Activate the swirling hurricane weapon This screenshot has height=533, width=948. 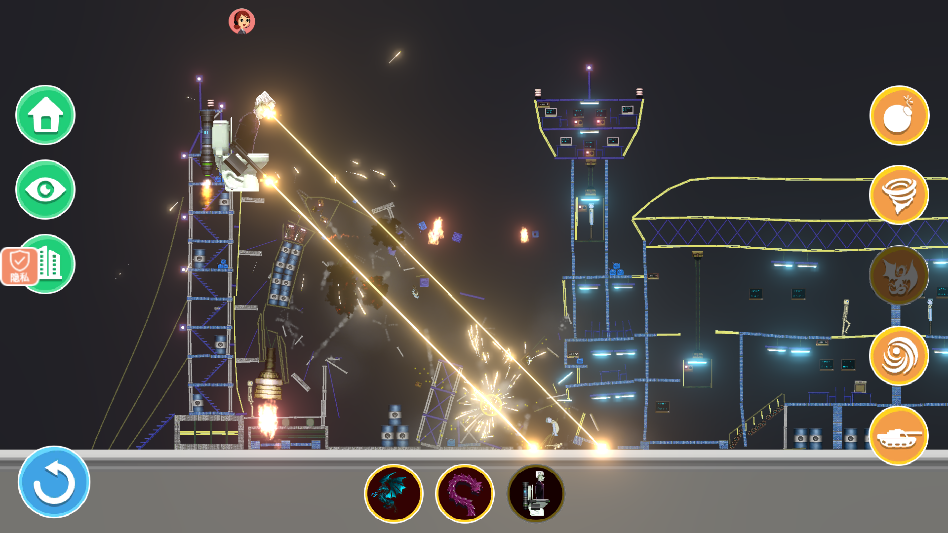[x=899, y=355]
